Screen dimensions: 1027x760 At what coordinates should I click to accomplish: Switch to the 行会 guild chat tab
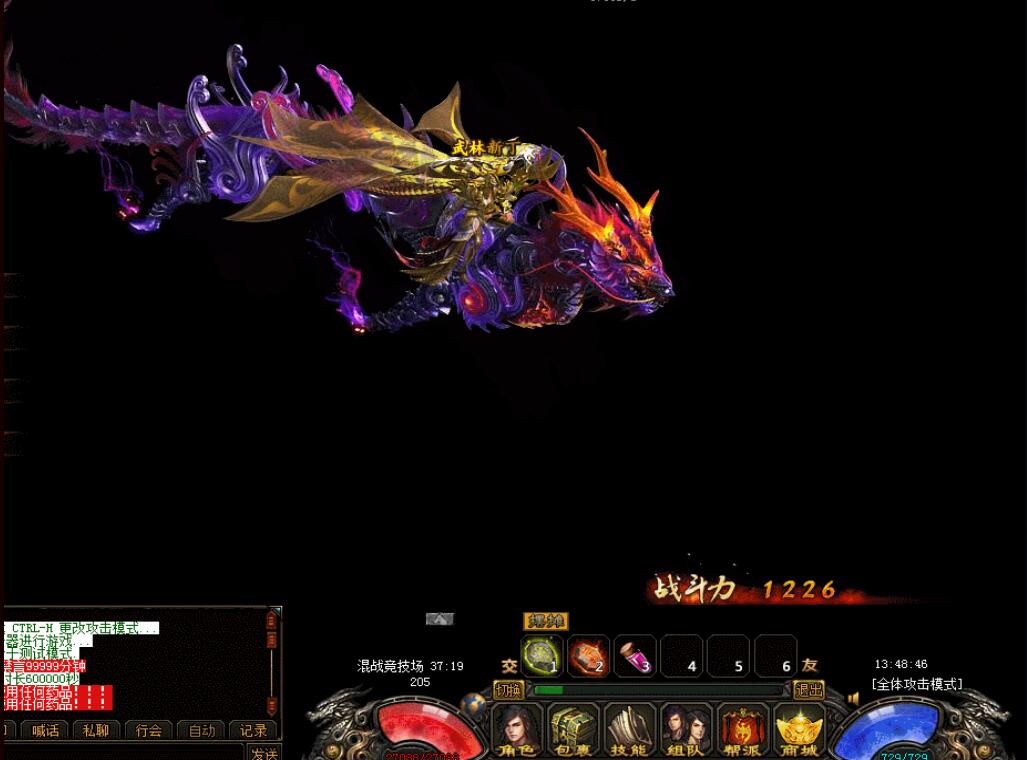[149, 731]
